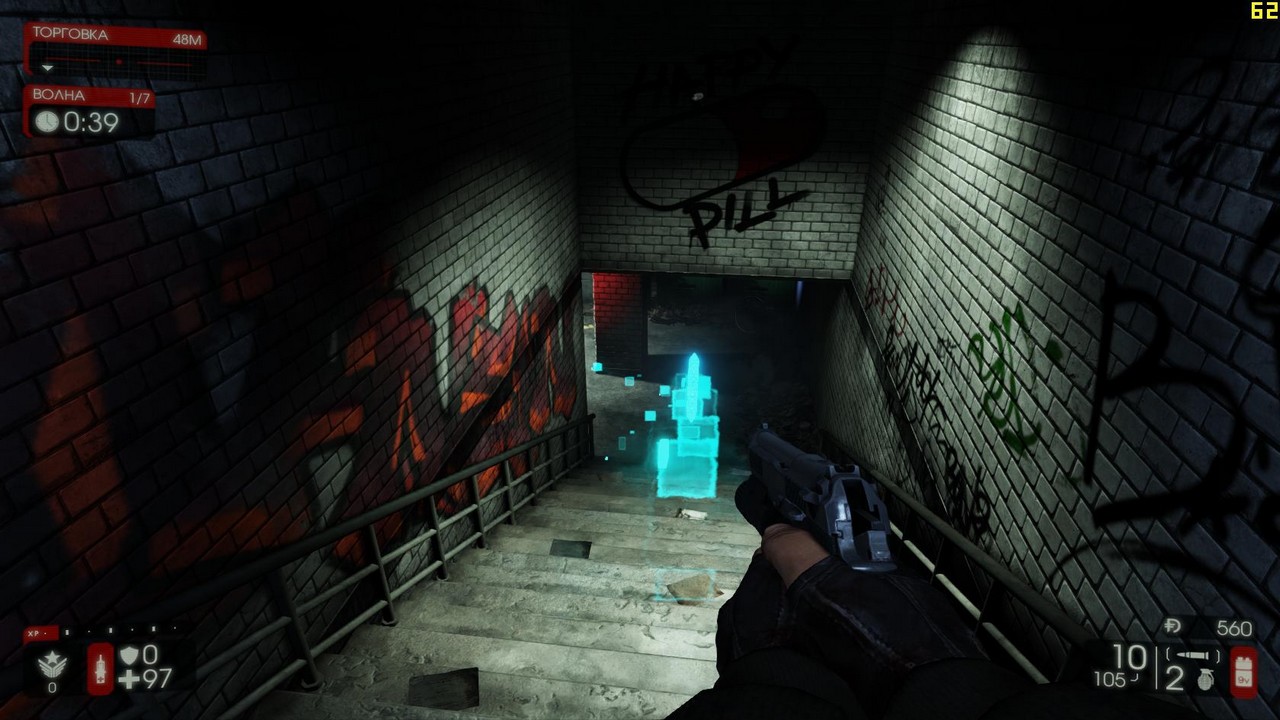Click the perk rank star emblem

[52, 663]
